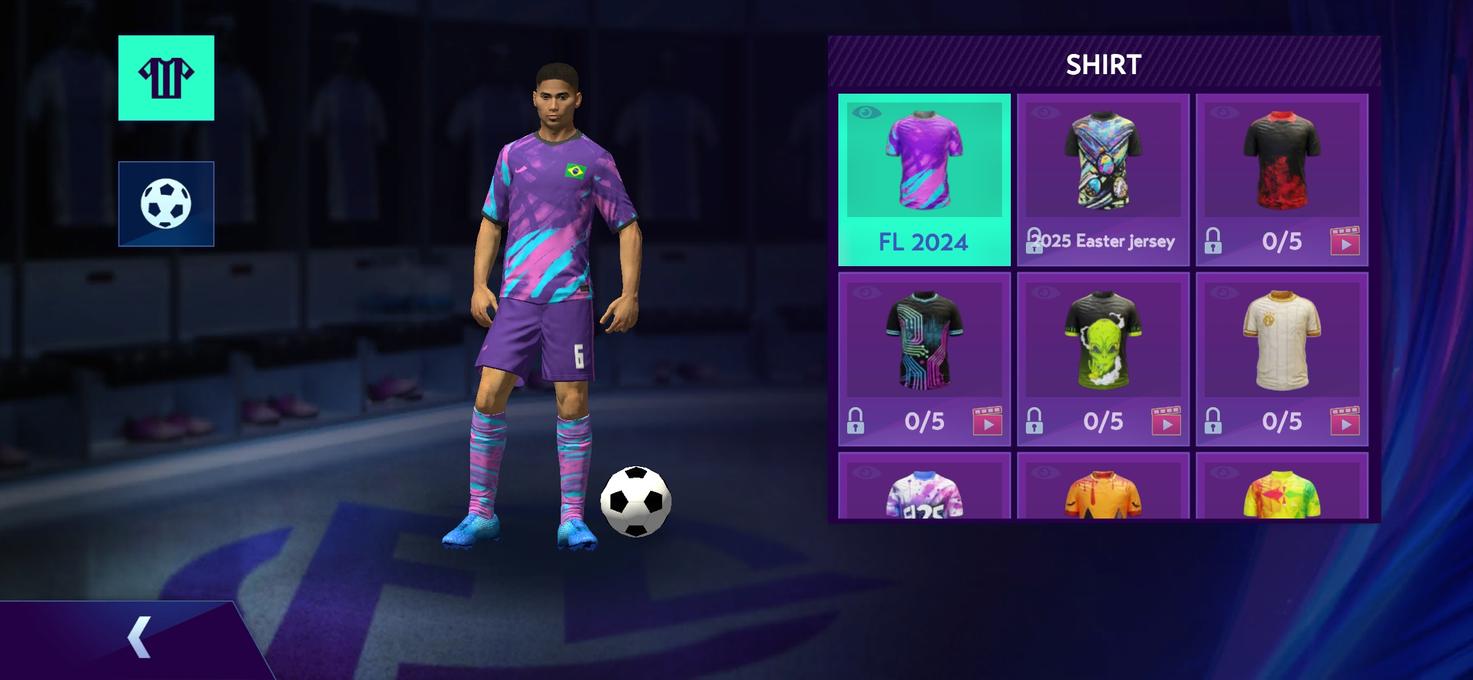Pick the black neon circuit shirt

coord(924,340)
